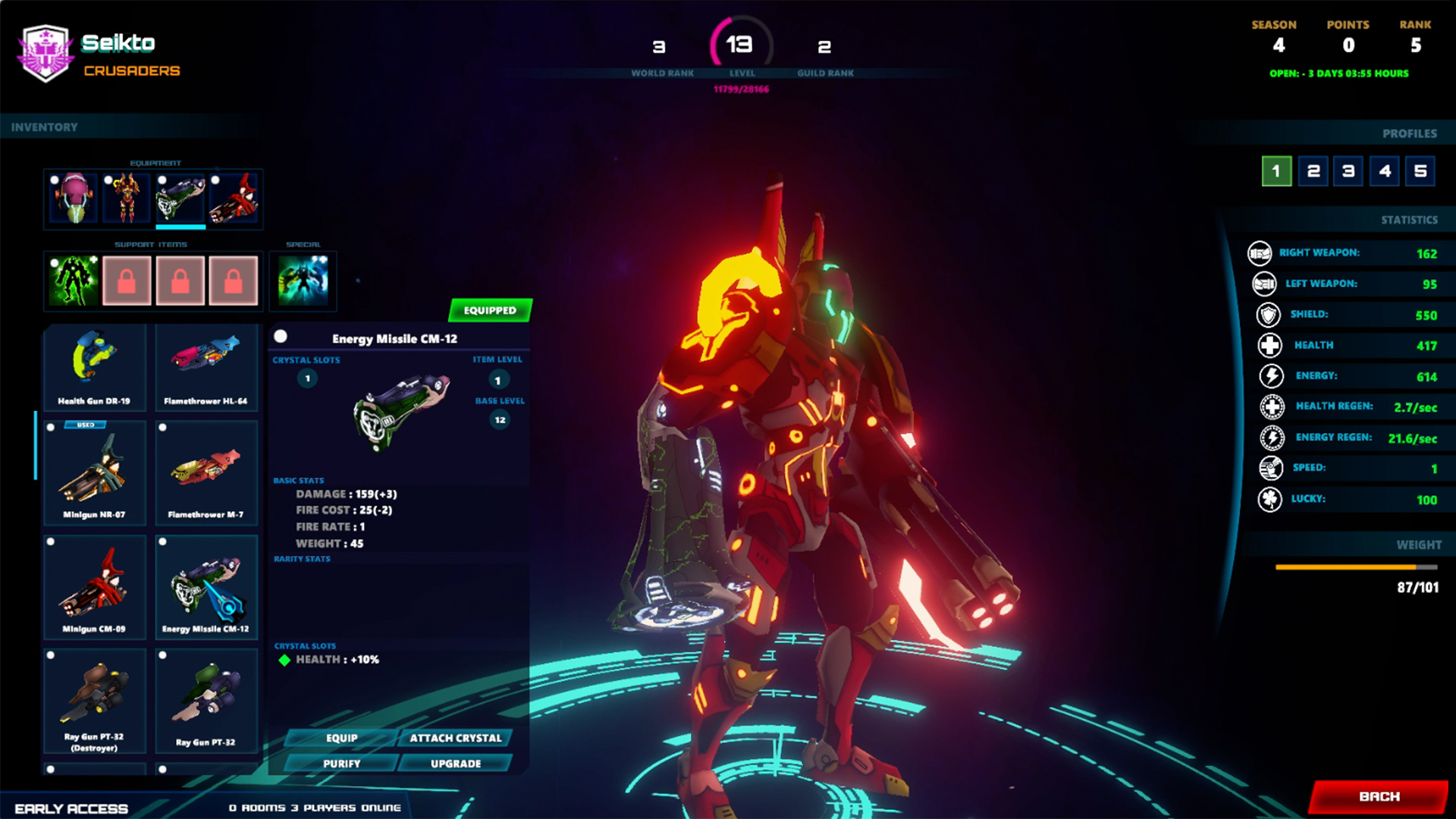Select the Health Gun DR-19 item
The width and height of the screenshot is (1456, 819).
(x=94, y=367)
